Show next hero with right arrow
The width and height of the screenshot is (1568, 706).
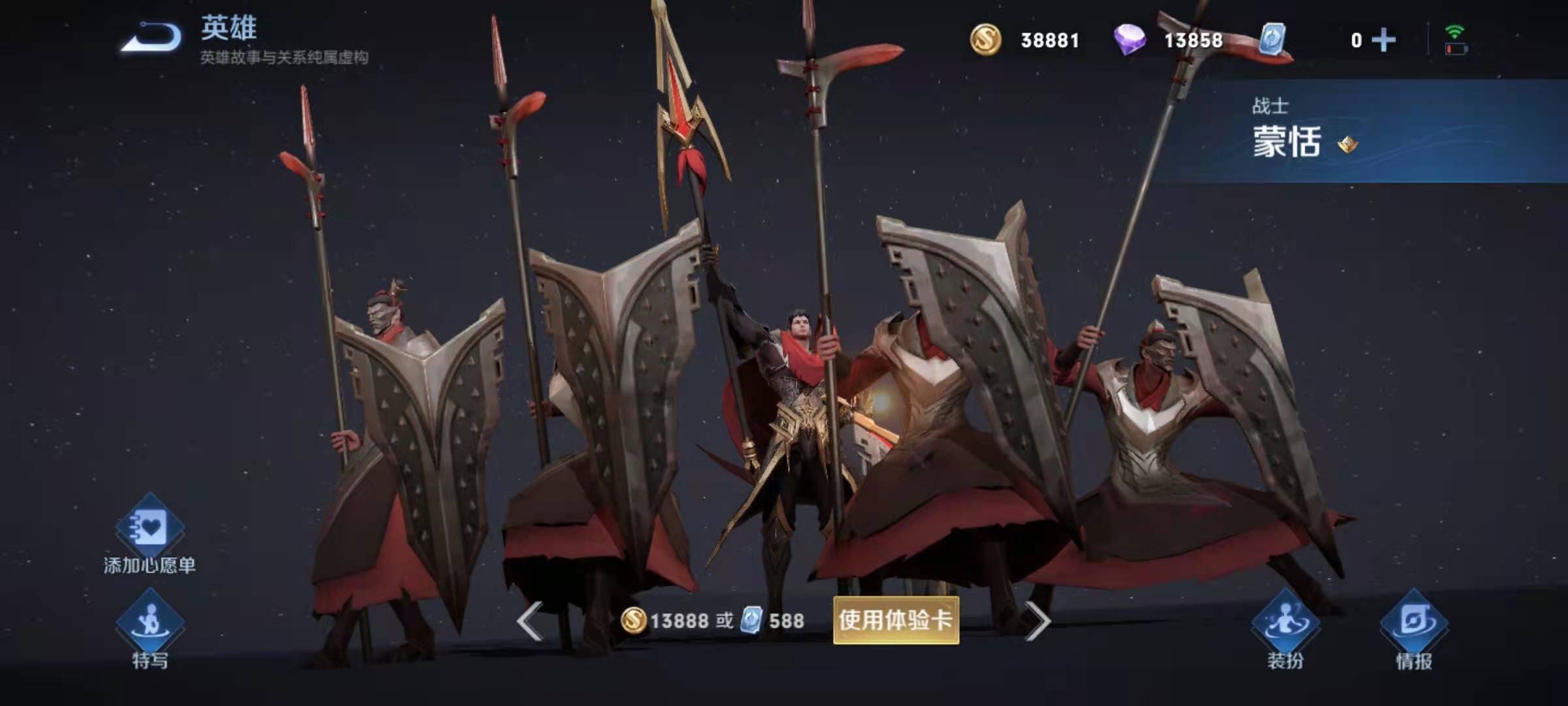[1037, 620]
